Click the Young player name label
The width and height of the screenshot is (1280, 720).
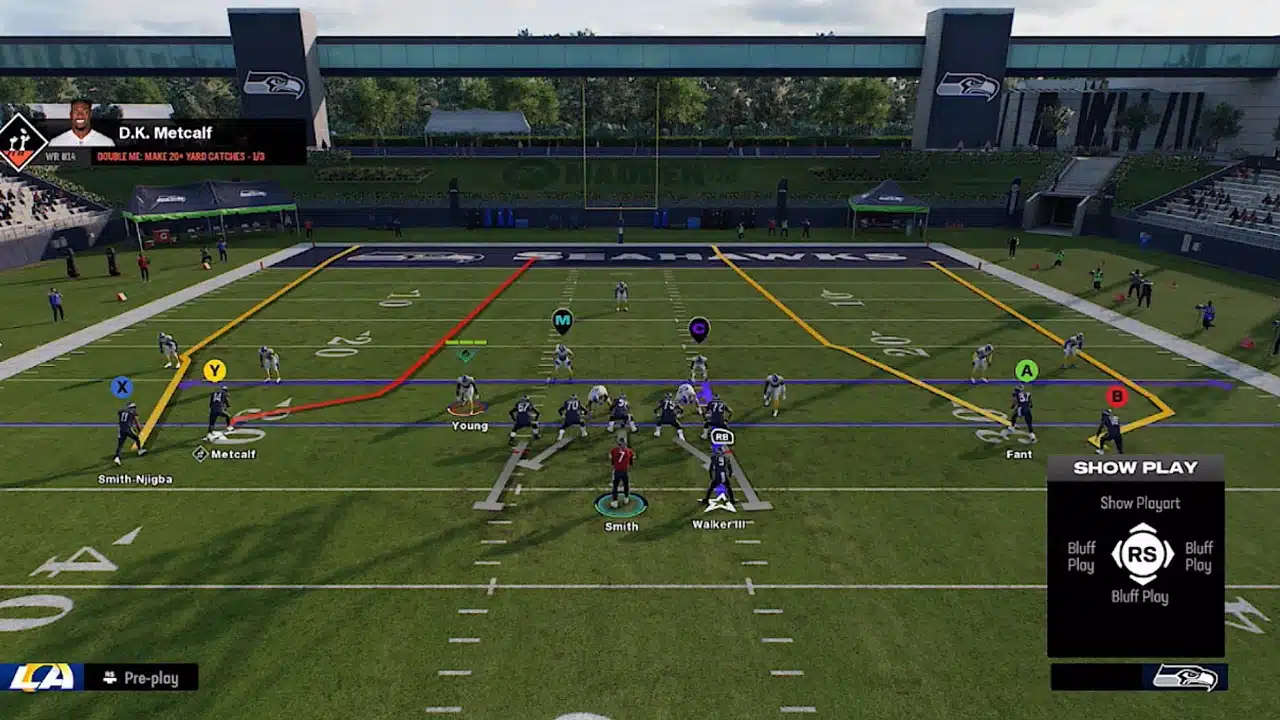pos(469,426)
